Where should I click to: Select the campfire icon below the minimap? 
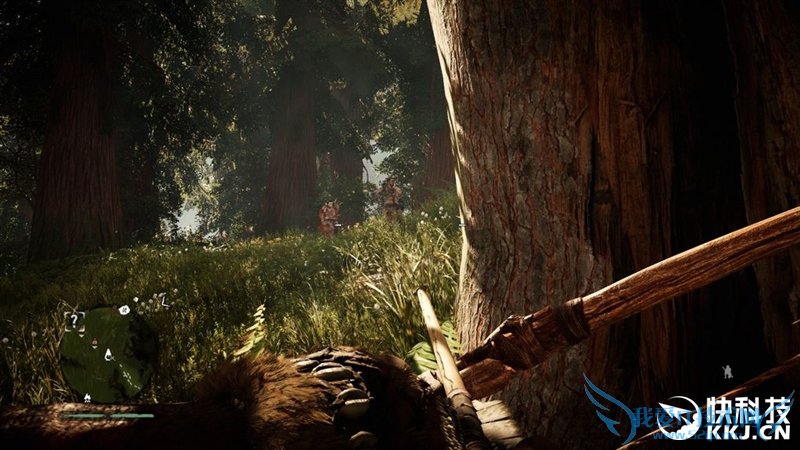click(87, 397)
